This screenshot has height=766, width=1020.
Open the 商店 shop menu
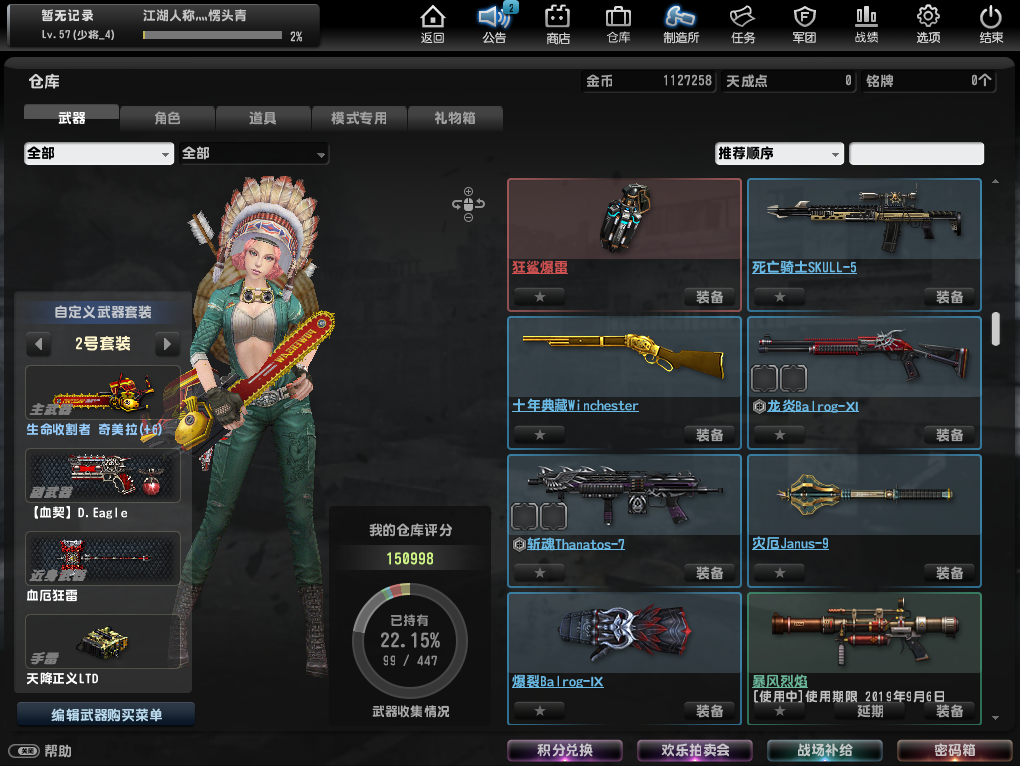tap(558, 24)
